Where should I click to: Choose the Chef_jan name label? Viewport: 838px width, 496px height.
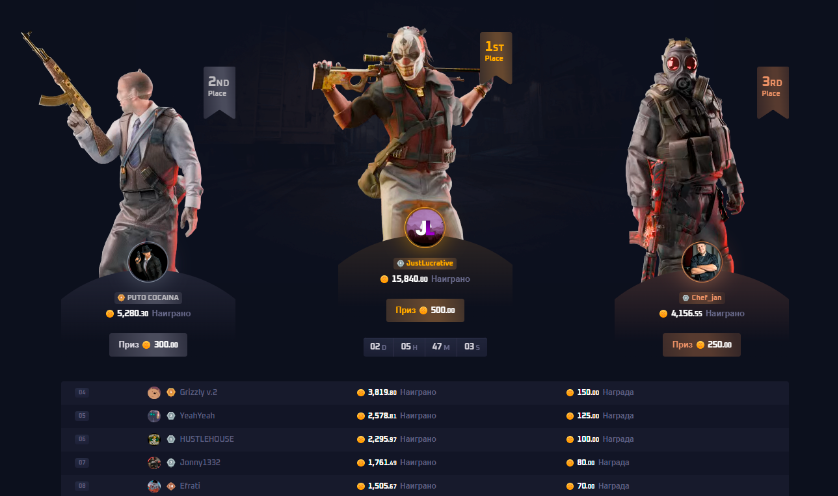coord(702,297)
